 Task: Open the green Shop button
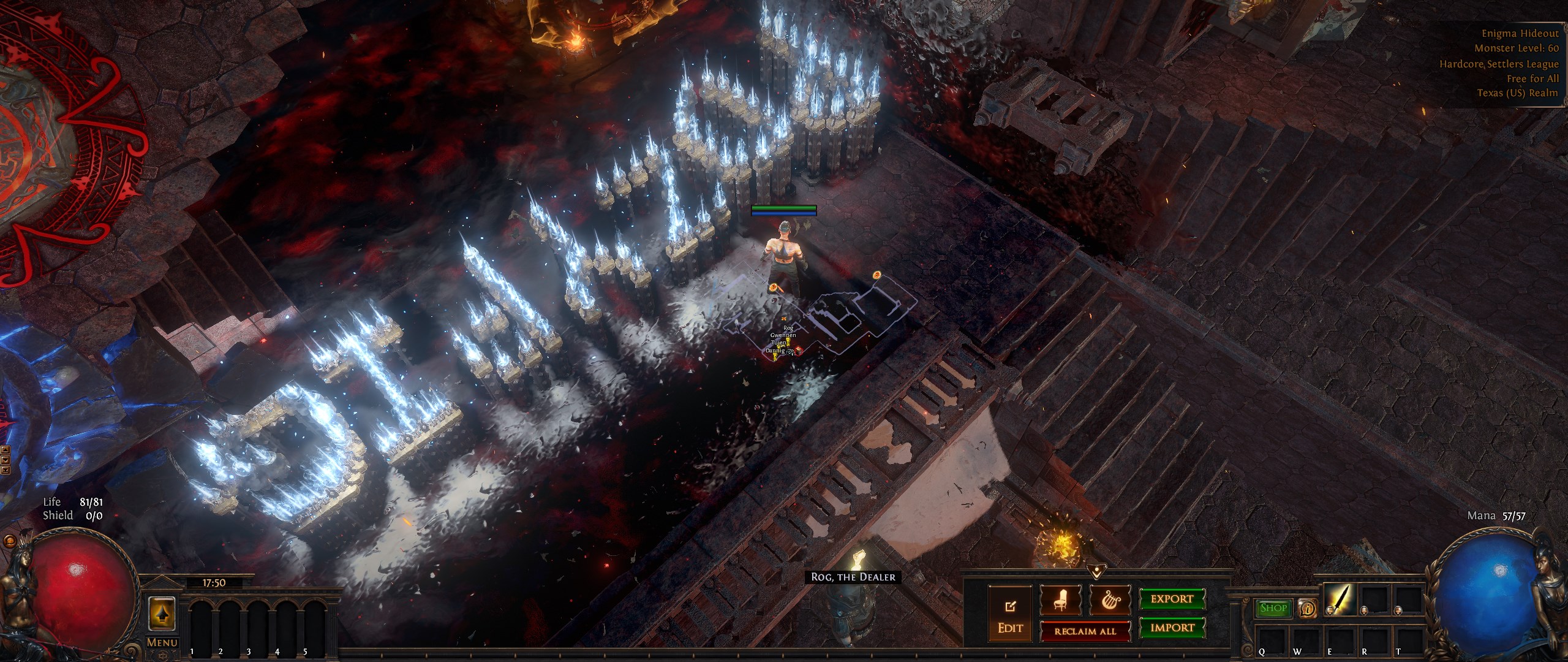click(x=1273, y=608)
